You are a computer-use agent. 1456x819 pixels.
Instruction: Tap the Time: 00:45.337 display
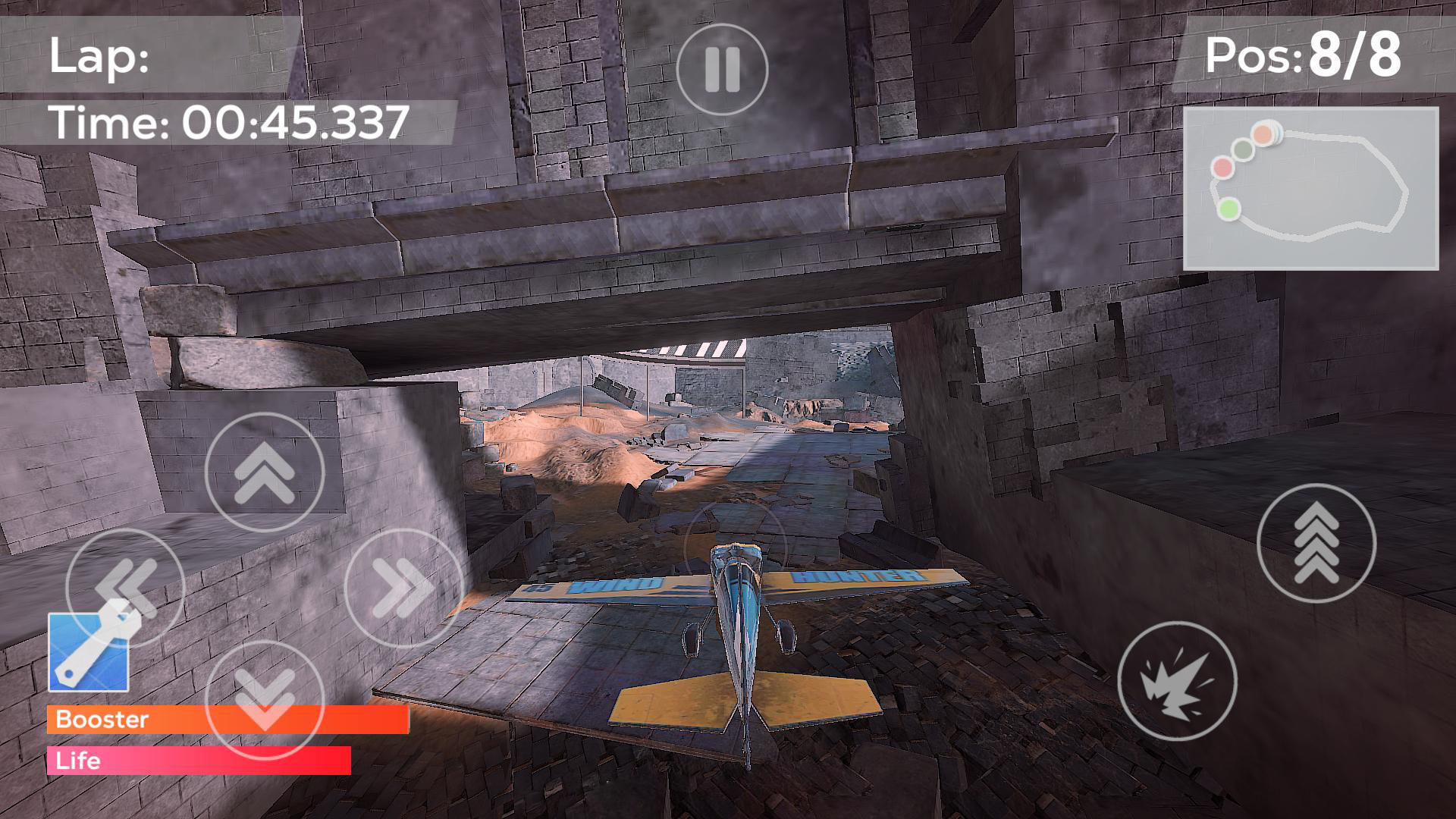tap(227, 120)
